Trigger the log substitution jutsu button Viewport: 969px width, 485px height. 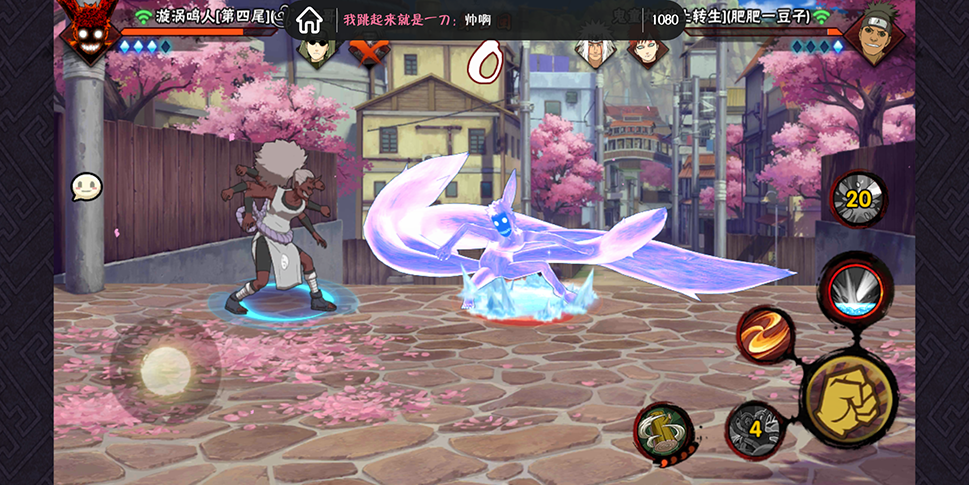point(664,432)
